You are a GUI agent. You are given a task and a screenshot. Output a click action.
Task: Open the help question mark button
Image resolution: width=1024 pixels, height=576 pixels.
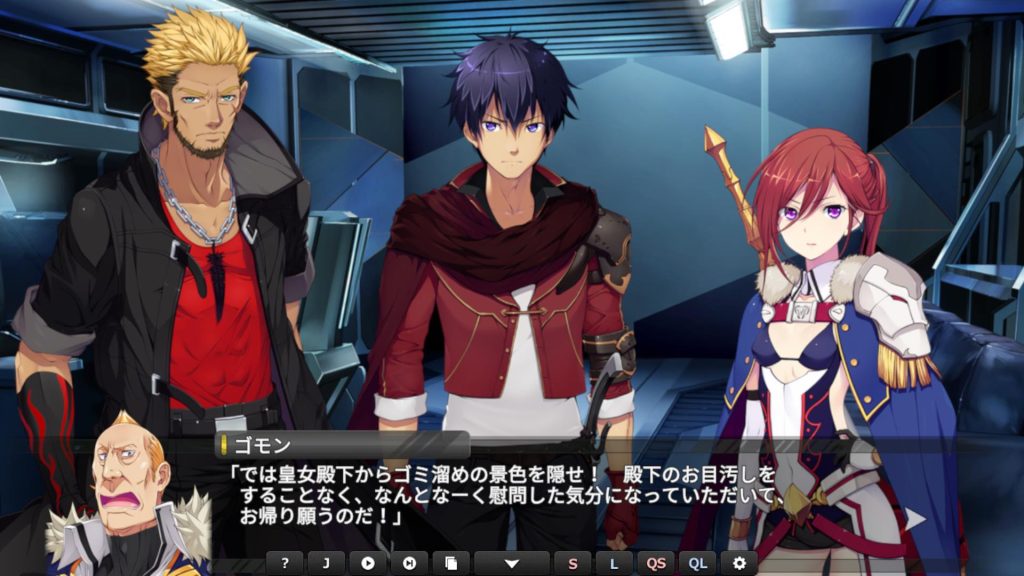(x=285, y=563)
